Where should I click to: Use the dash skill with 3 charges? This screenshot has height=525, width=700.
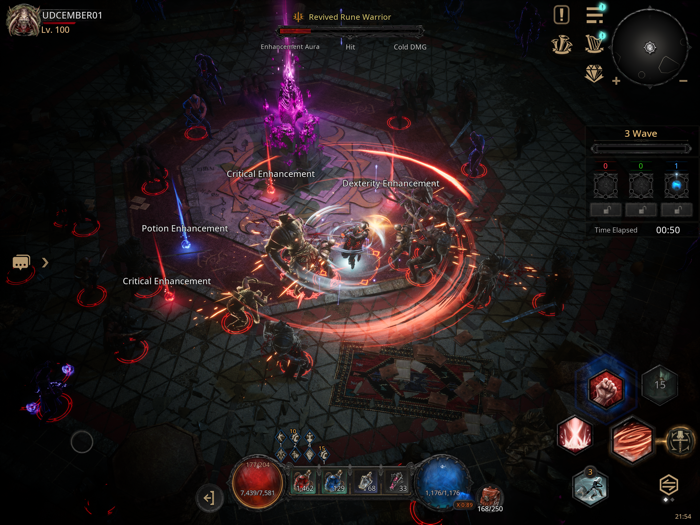click(590, 487)
